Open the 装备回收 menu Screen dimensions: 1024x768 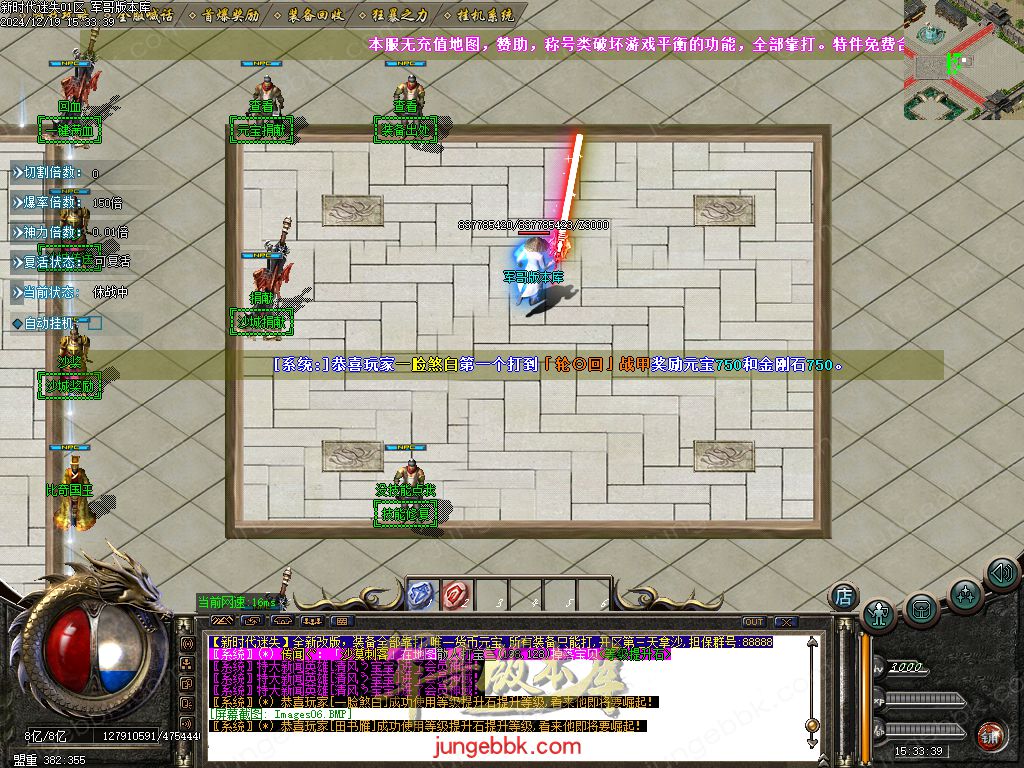tap(316, 16)
